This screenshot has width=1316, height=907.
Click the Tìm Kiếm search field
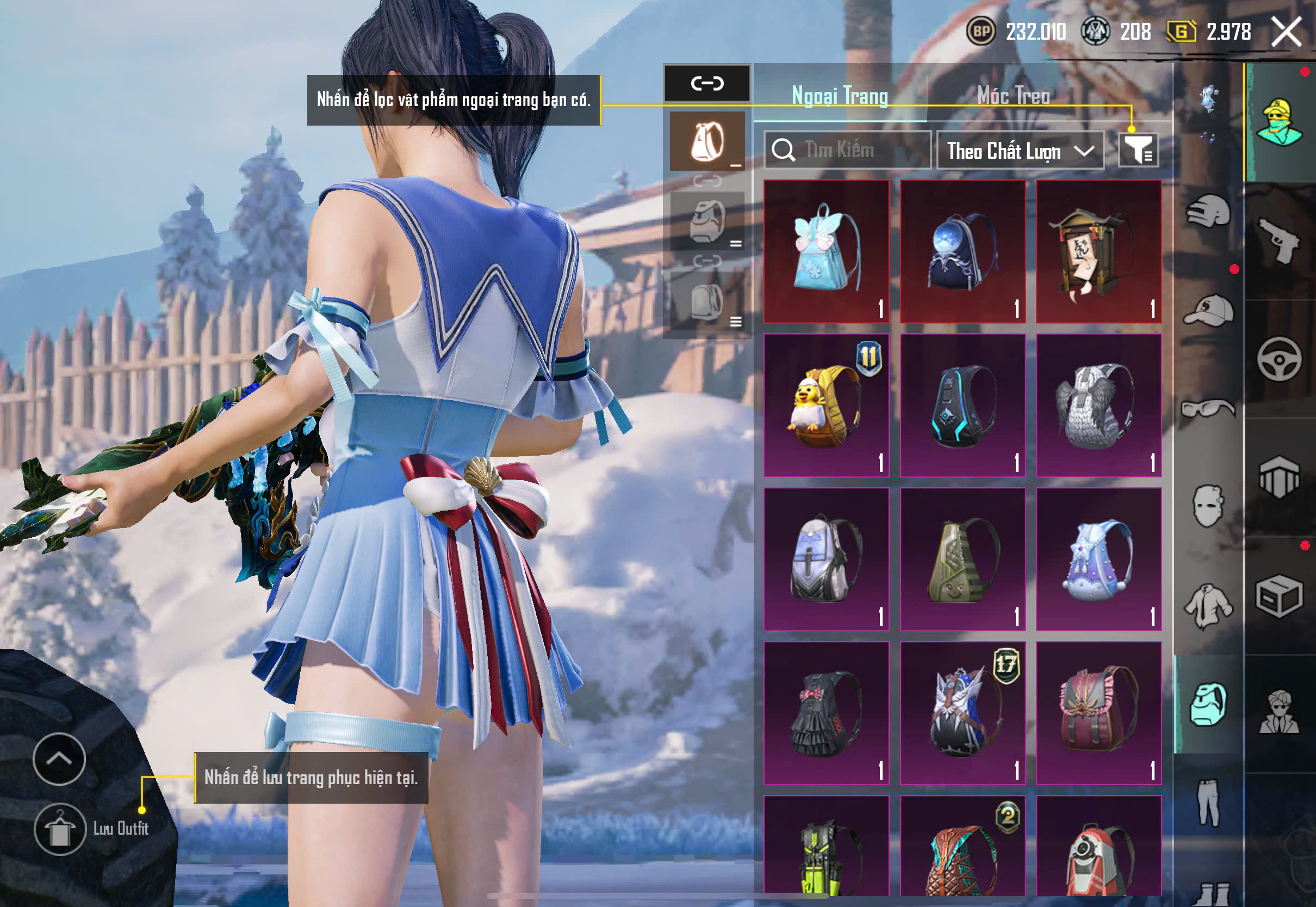coord(847,150)
